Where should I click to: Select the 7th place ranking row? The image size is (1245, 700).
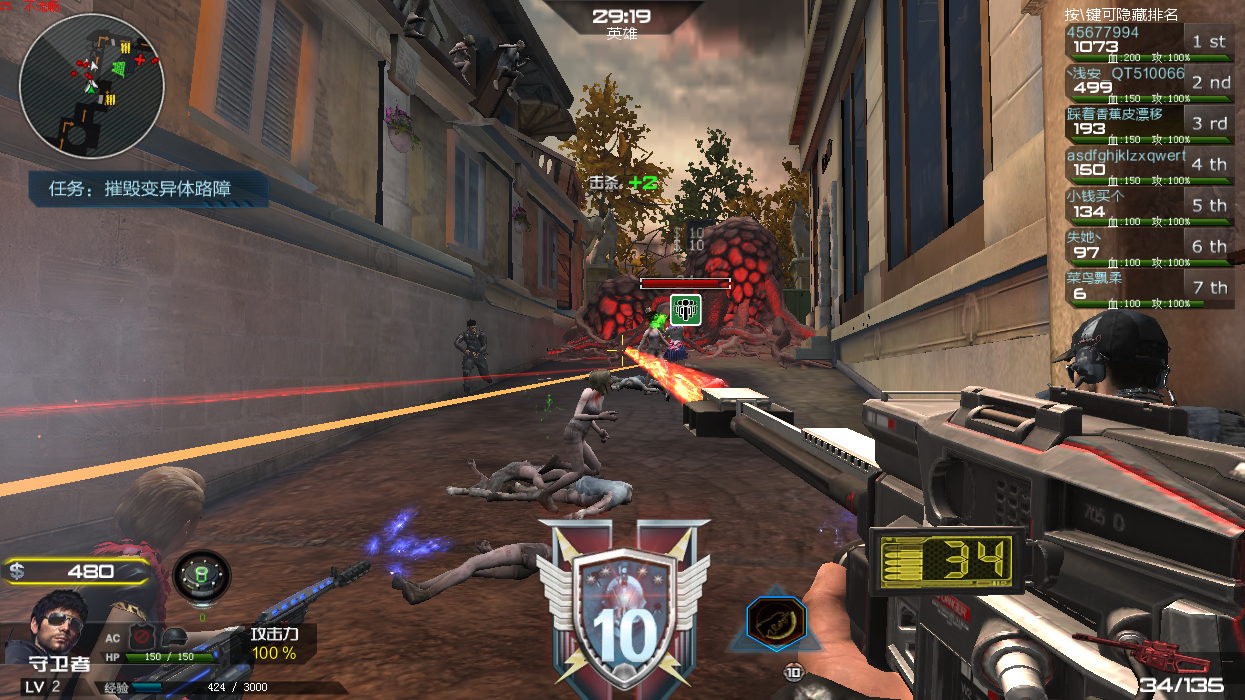[x=1148, y=289]
